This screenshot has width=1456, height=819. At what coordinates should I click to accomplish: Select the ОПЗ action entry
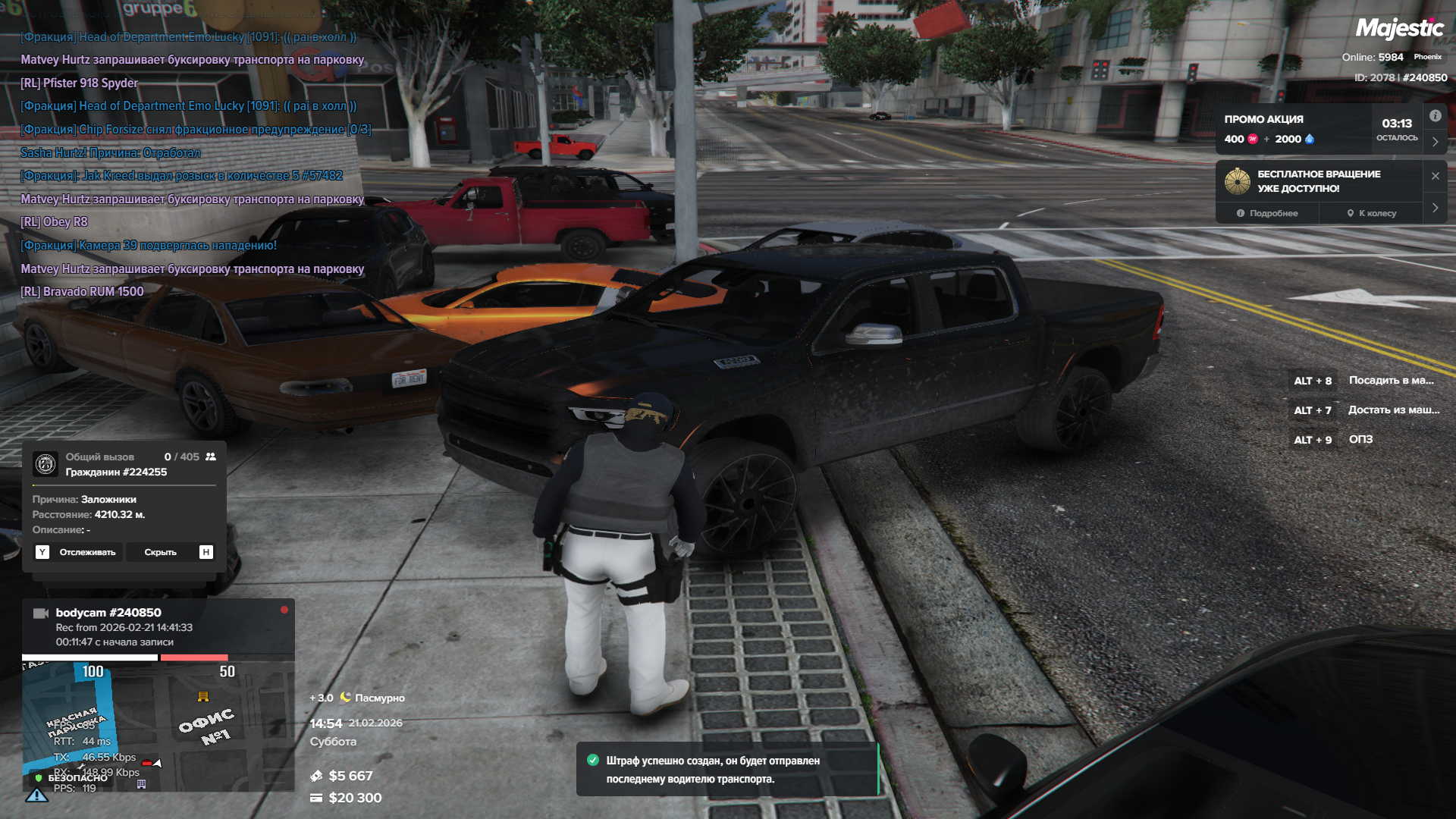(x=1360, y=440)
